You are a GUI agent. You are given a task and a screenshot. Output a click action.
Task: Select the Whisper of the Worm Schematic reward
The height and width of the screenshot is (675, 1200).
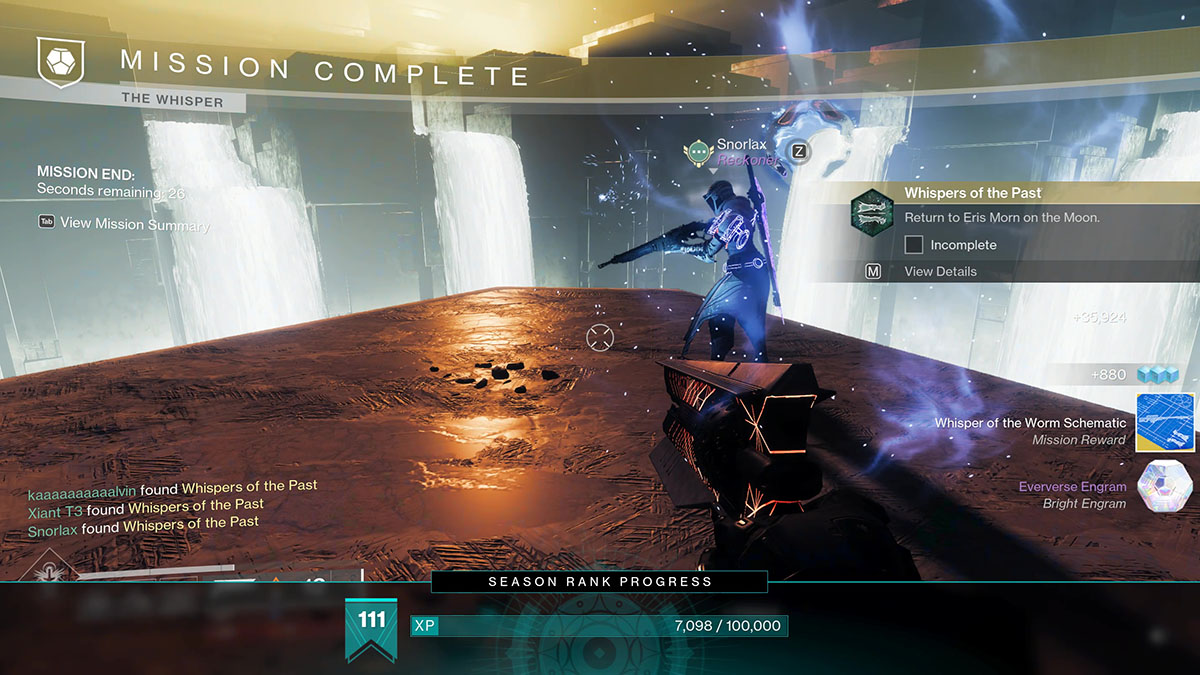point(1164,423)
